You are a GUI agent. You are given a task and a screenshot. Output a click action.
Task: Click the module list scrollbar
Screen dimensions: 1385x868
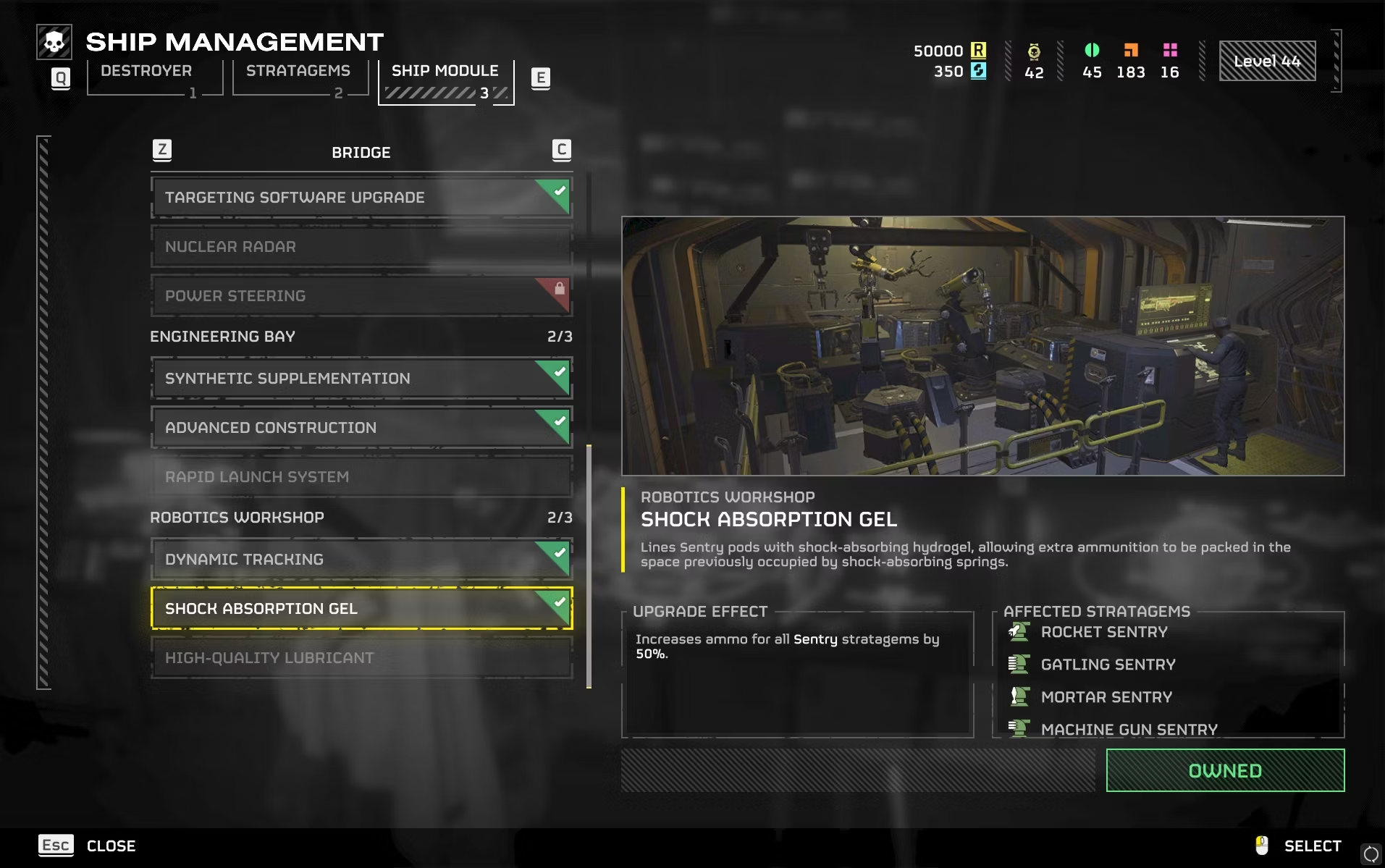pyautogui.click(x=589, y=566)
